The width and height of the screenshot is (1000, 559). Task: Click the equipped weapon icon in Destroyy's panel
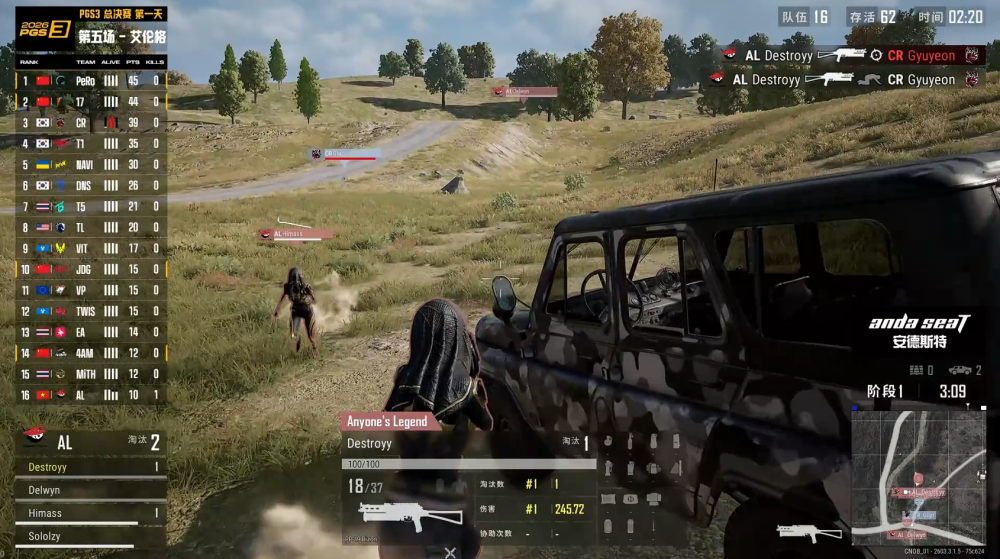395,513
